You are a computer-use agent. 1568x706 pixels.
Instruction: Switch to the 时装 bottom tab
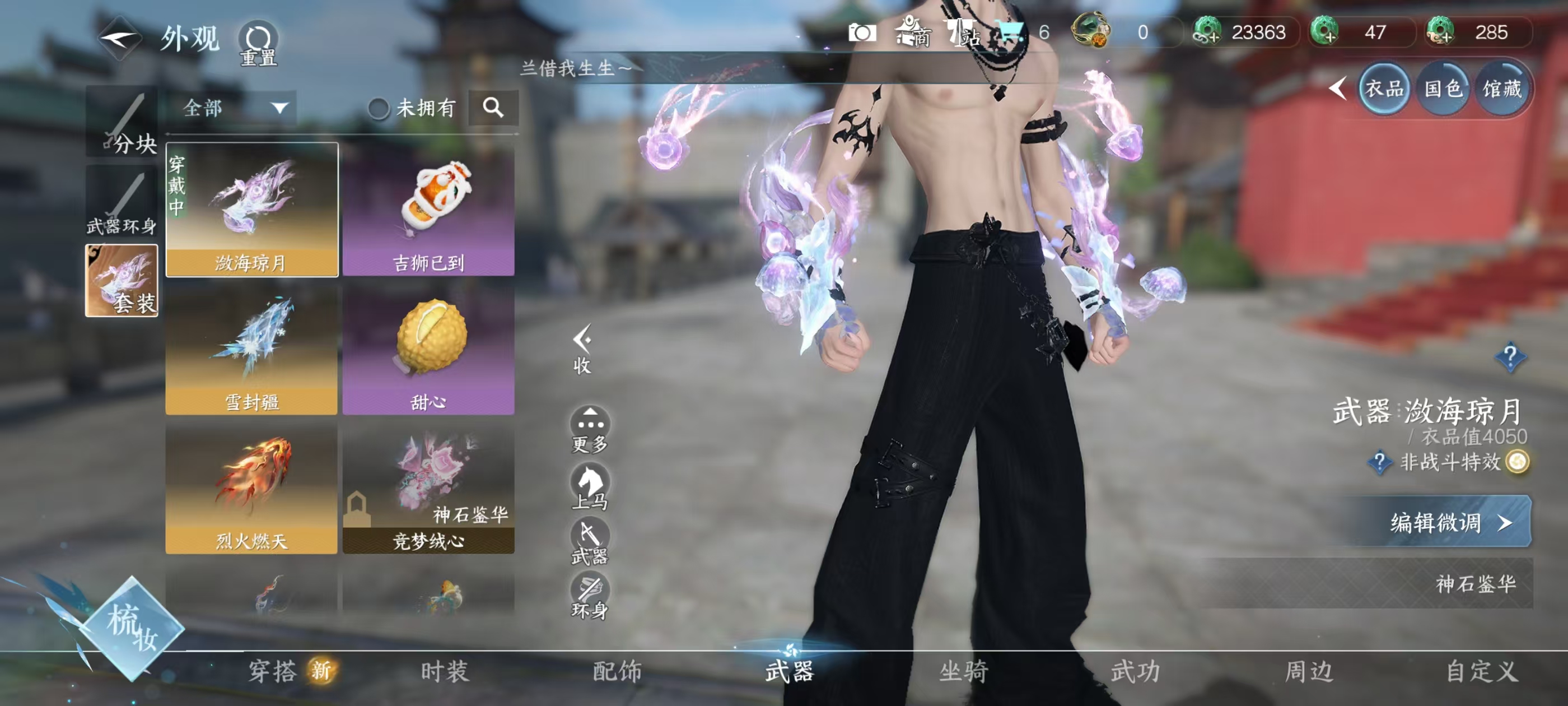pyautogui.click(x=445, y=671)
